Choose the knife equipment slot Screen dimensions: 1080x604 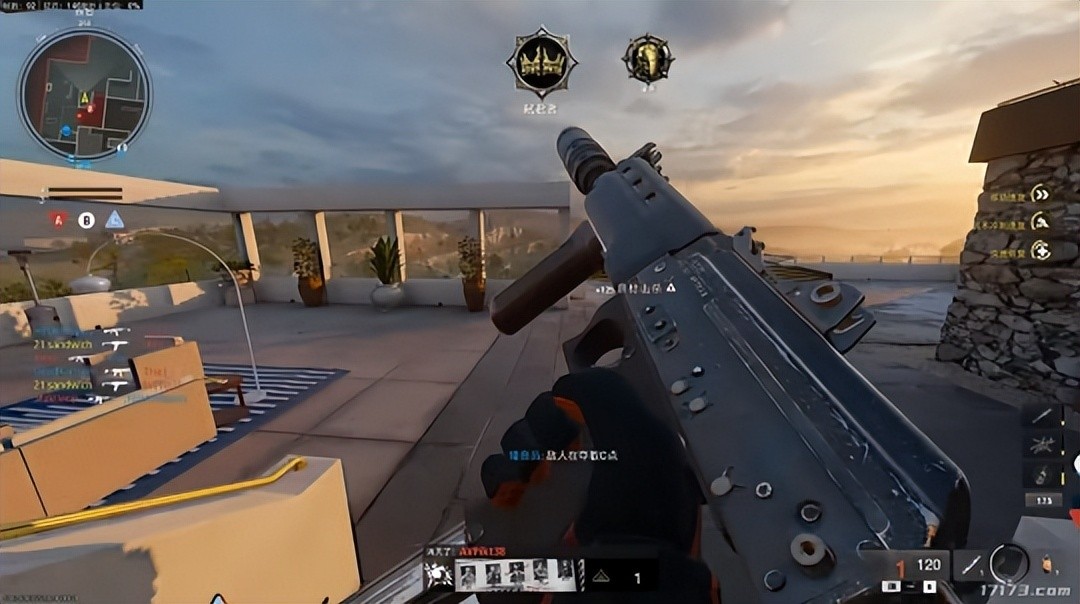pyautogui.click(x=1043, y=416)
